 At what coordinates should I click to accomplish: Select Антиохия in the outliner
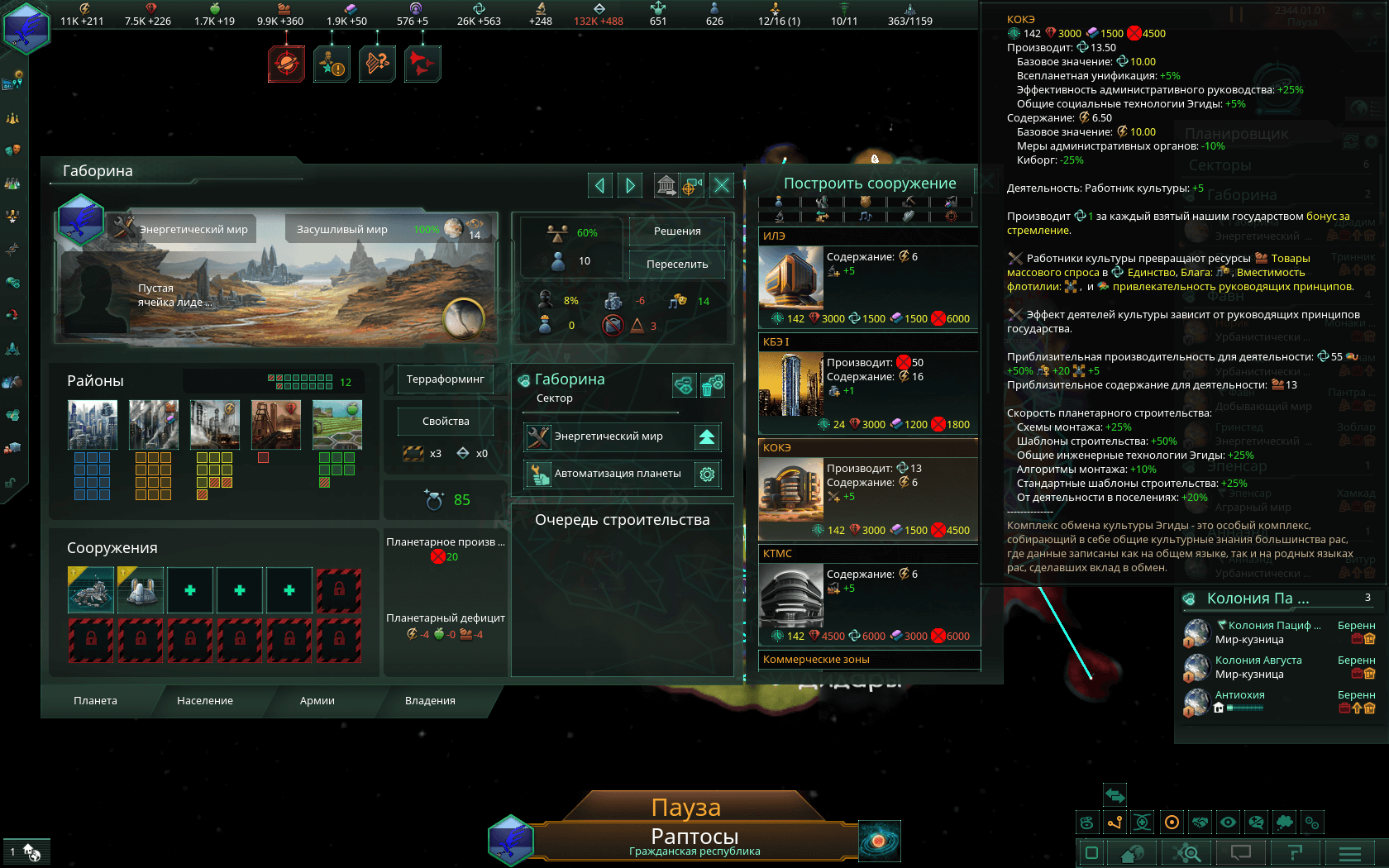click(1239, 695)
